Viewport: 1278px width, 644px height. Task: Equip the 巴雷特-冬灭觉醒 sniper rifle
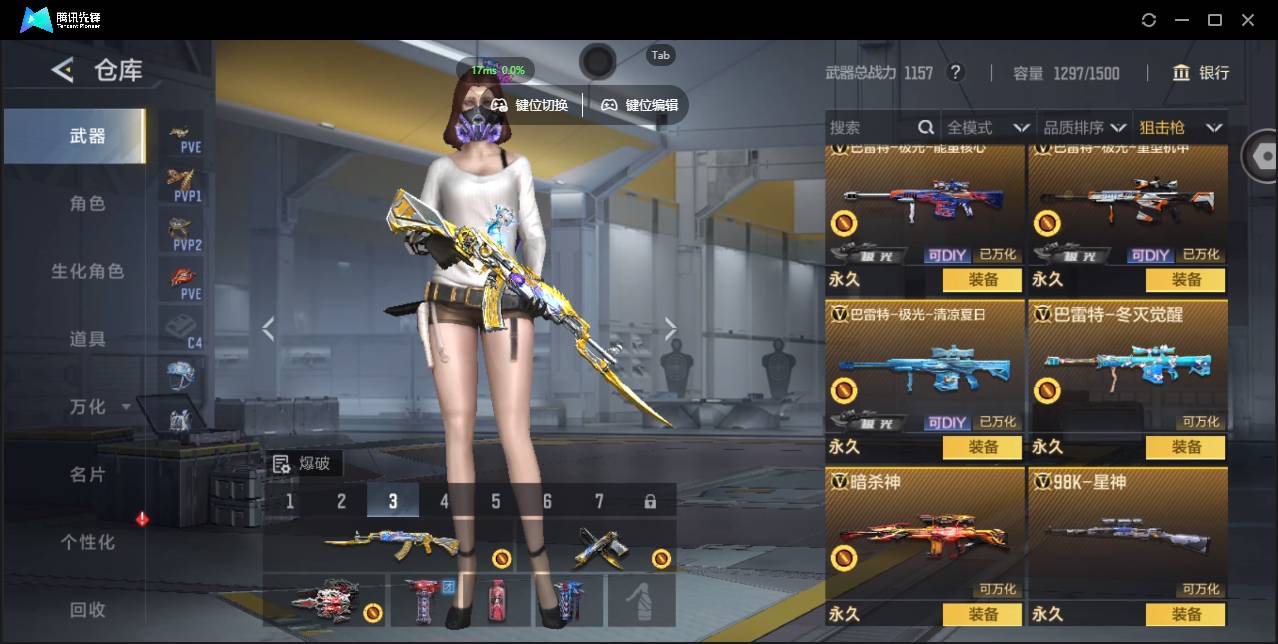1186,447
